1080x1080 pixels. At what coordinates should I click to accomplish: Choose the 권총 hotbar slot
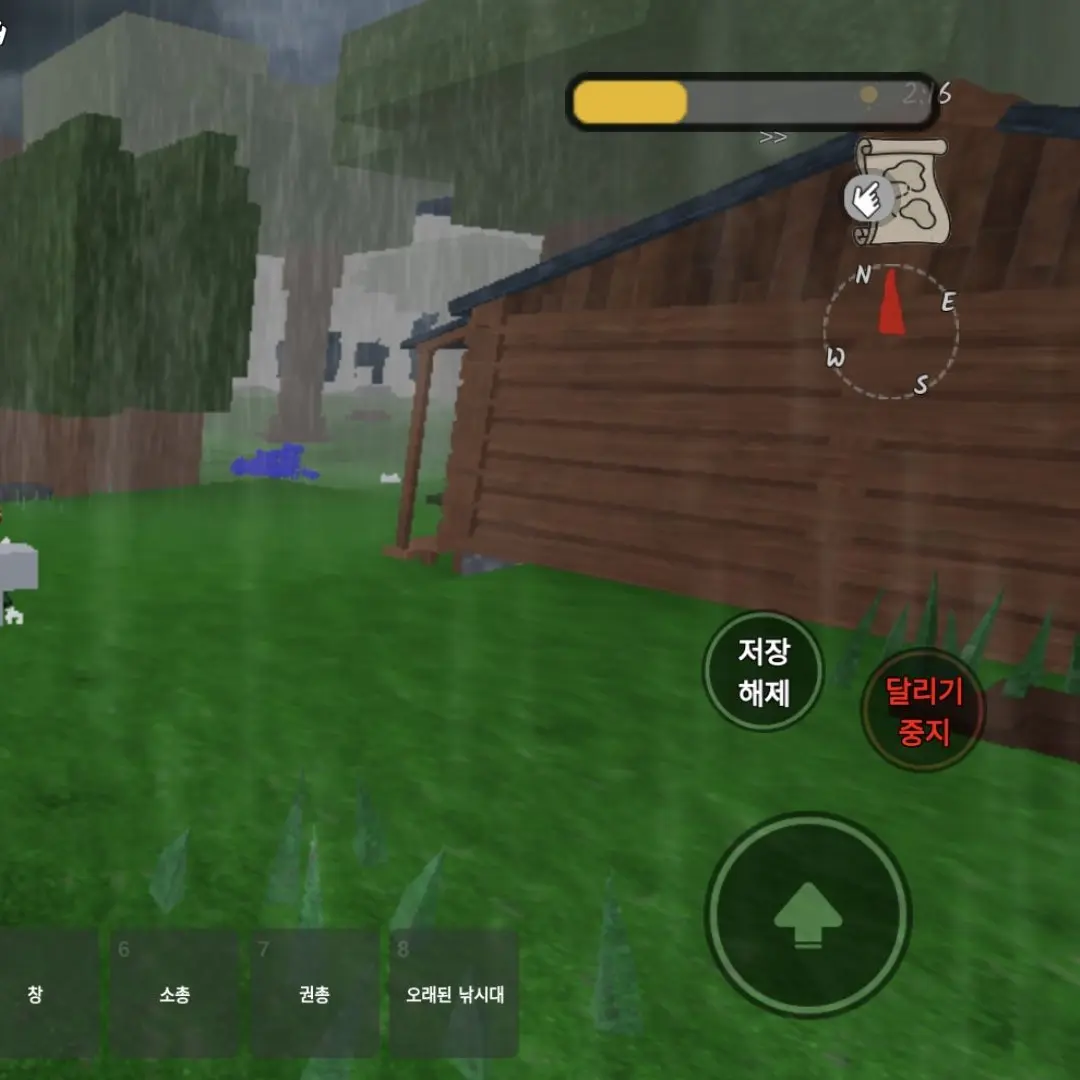(314, 993)
